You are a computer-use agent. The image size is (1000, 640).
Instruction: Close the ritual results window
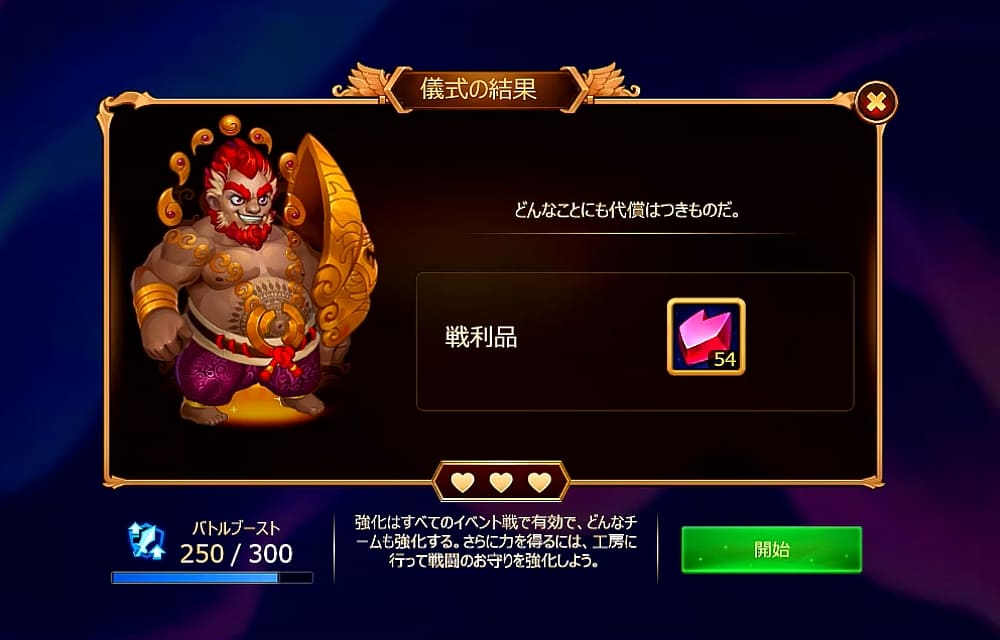point(876,101)
